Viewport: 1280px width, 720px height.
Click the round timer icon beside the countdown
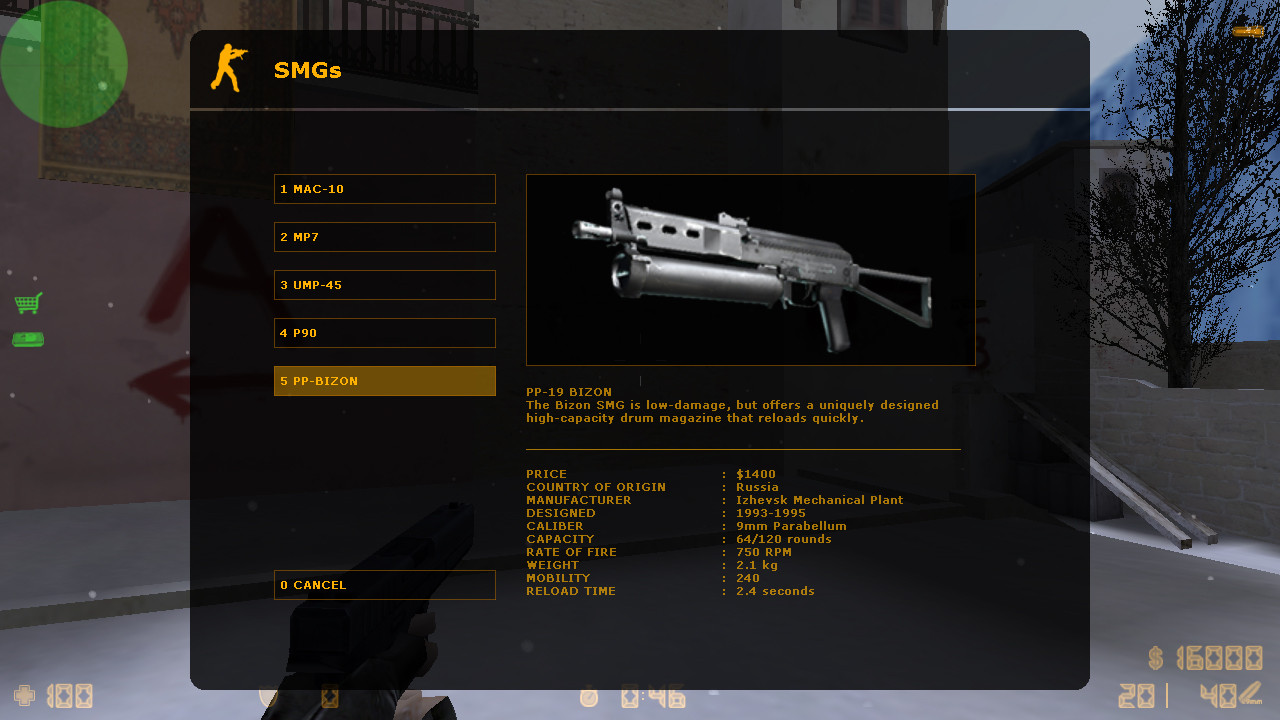click(589, 698)
